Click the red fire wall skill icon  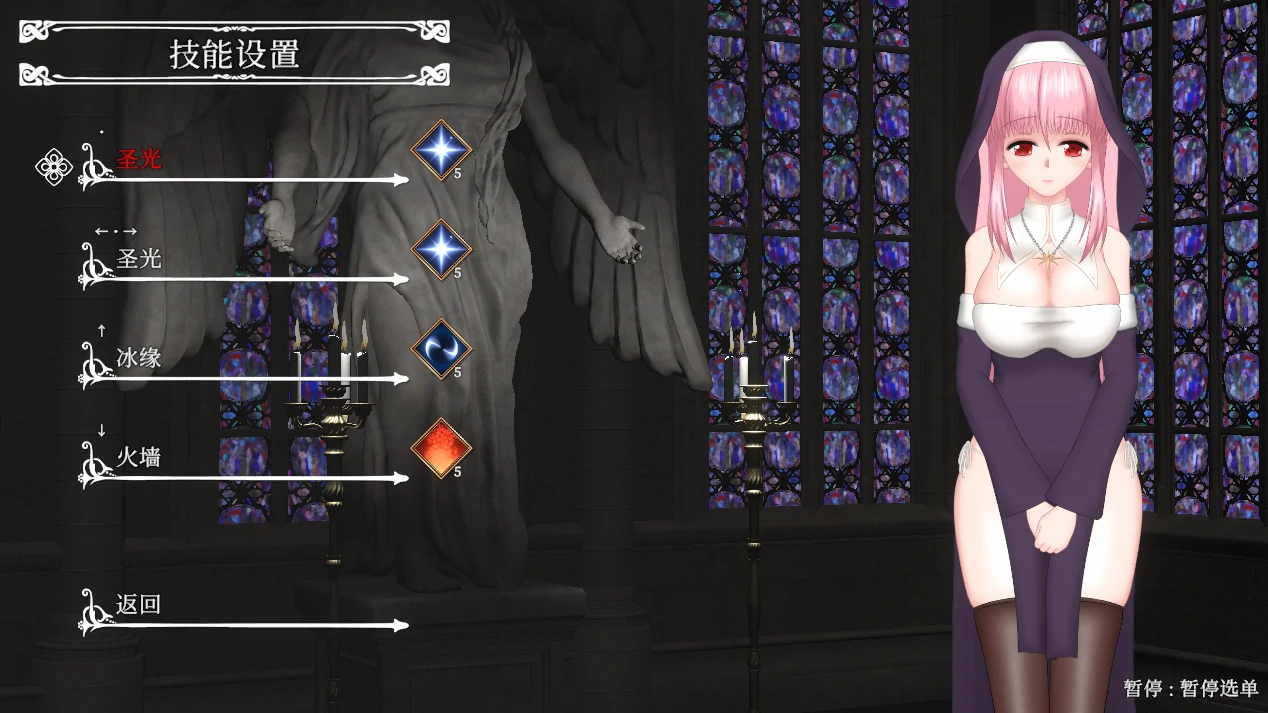[441, 448]
